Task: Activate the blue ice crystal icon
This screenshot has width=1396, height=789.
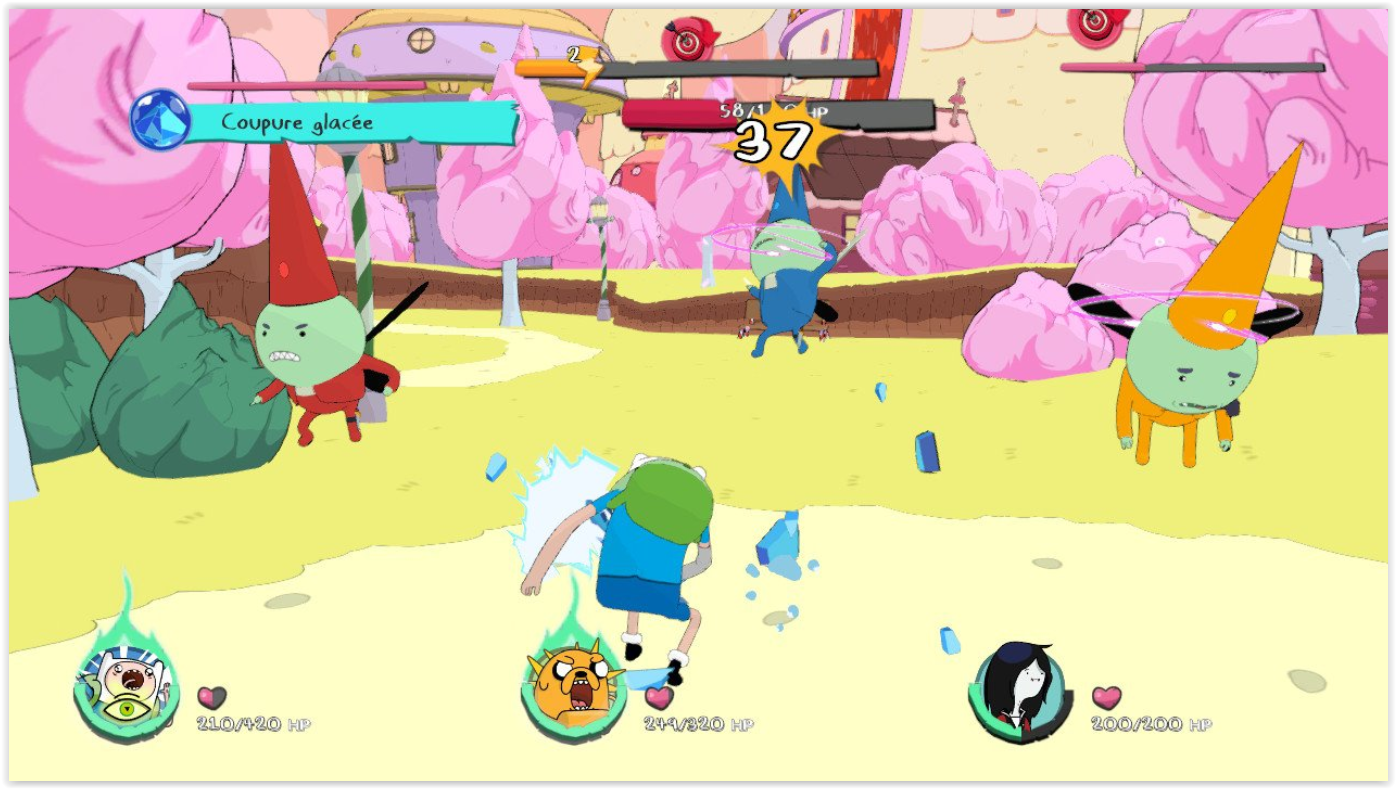Action: [x=160, y=120]
